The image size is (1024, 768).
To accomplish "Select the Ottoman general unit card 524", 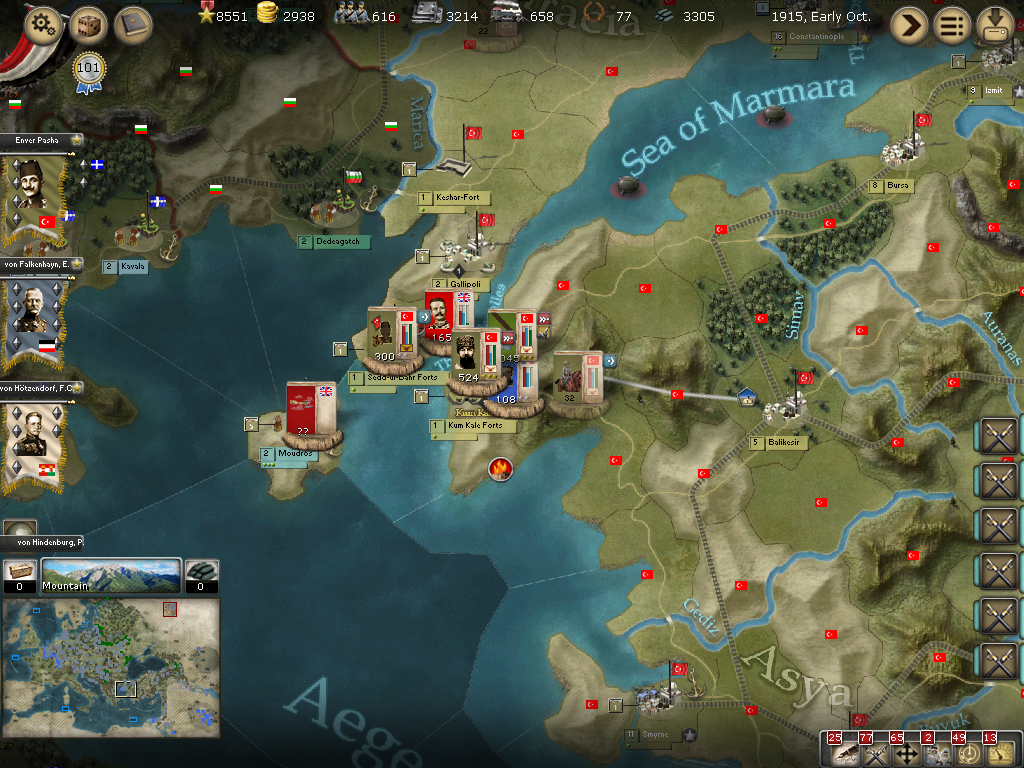I will 468,357.
